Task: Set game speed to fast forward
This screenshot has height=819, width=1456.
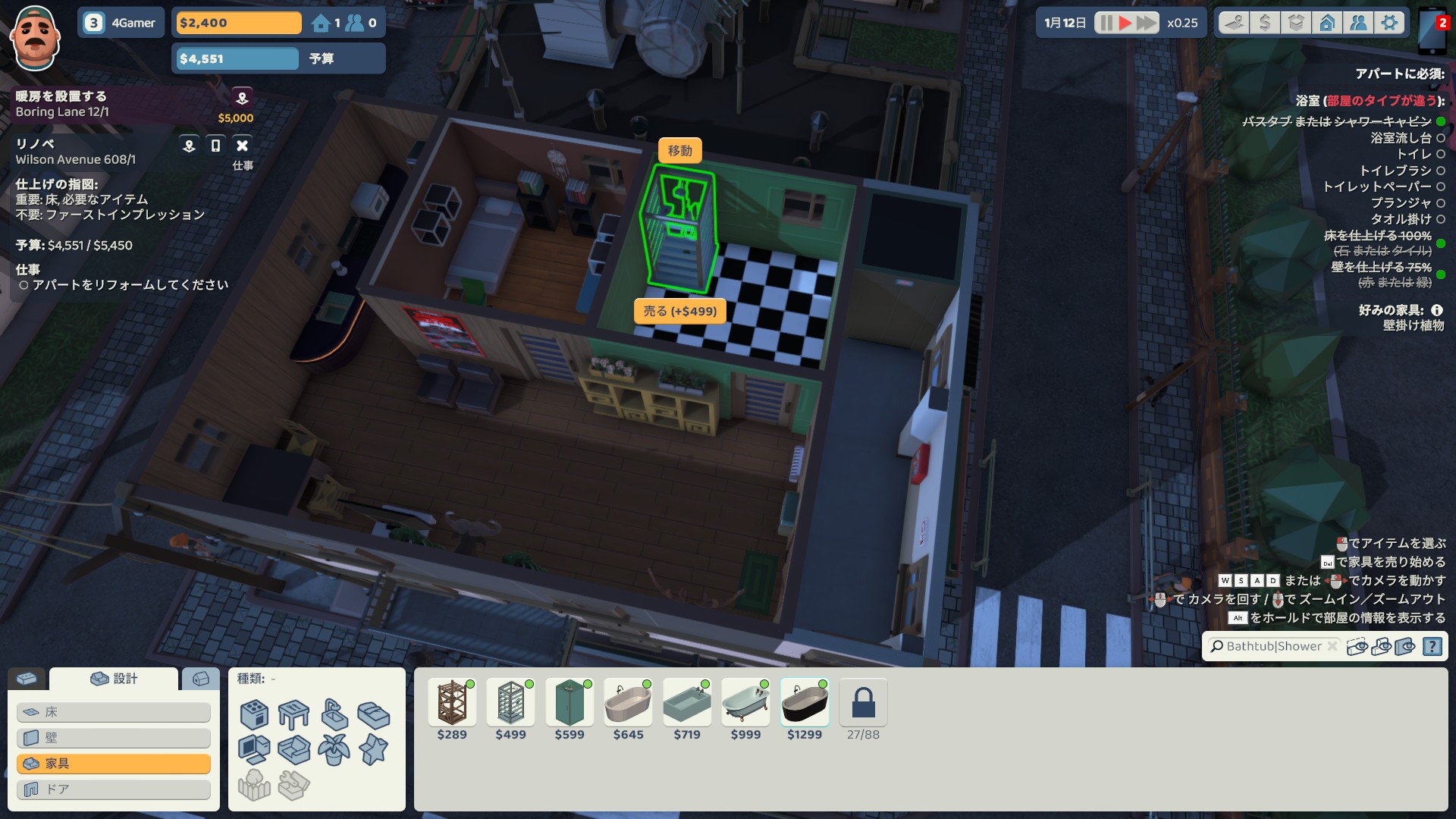Action: click(x=1147, y=23)
